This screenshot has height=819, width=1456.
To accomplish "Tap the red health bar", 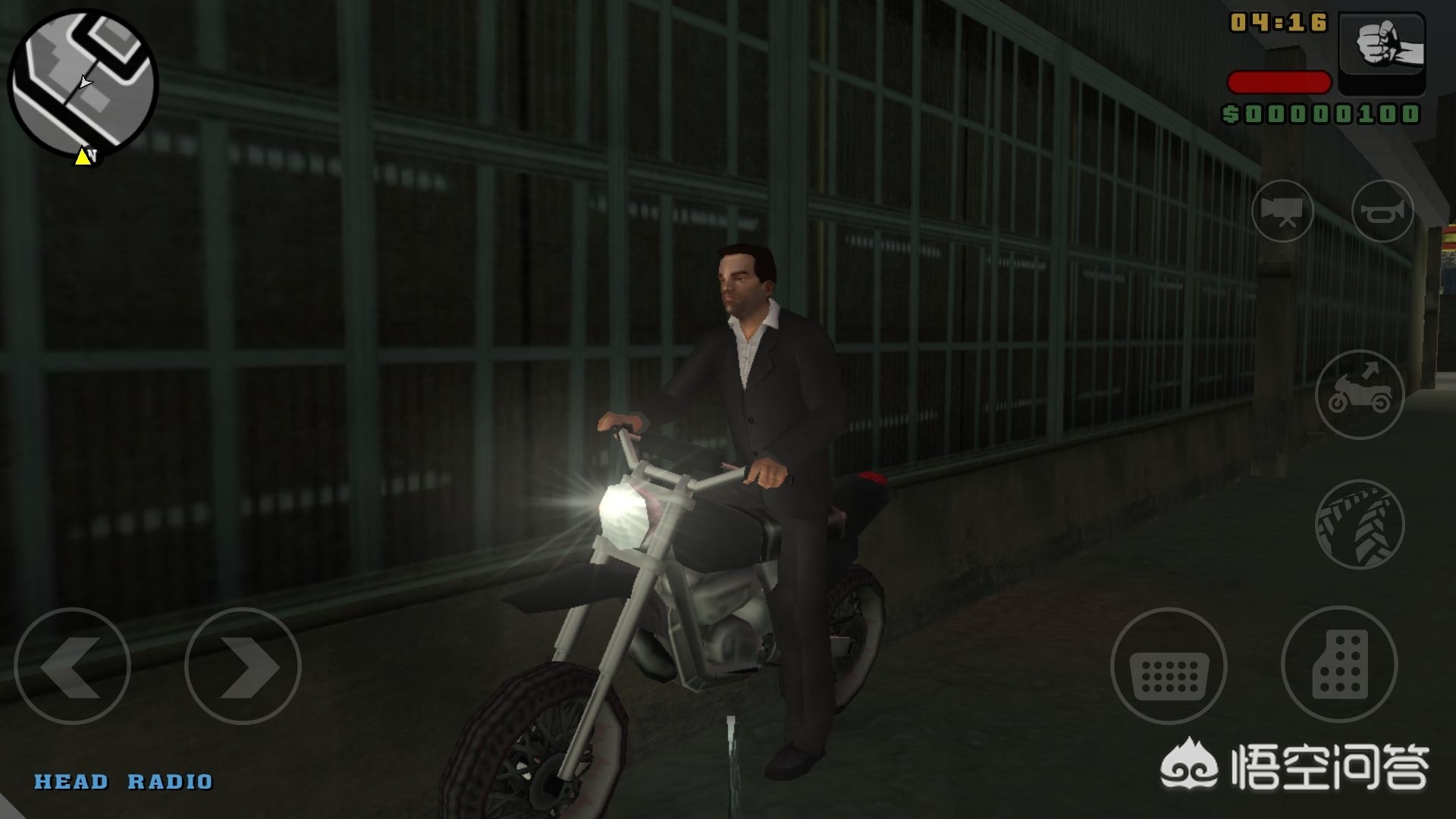I will click(1282, 83).
